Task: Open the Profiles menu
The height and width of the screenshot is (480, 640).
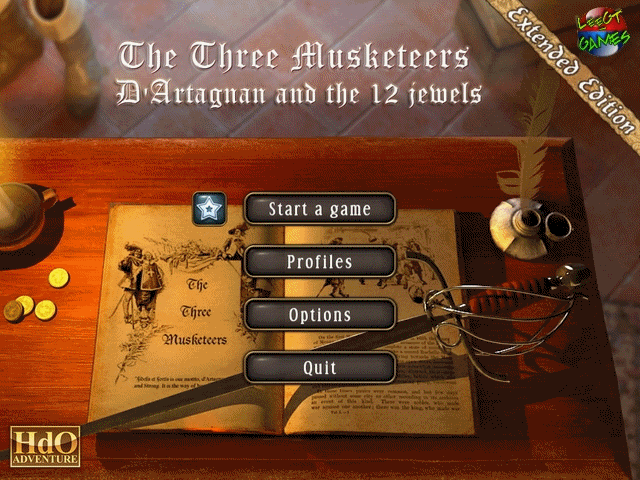Action: click(x=320, y=262)
